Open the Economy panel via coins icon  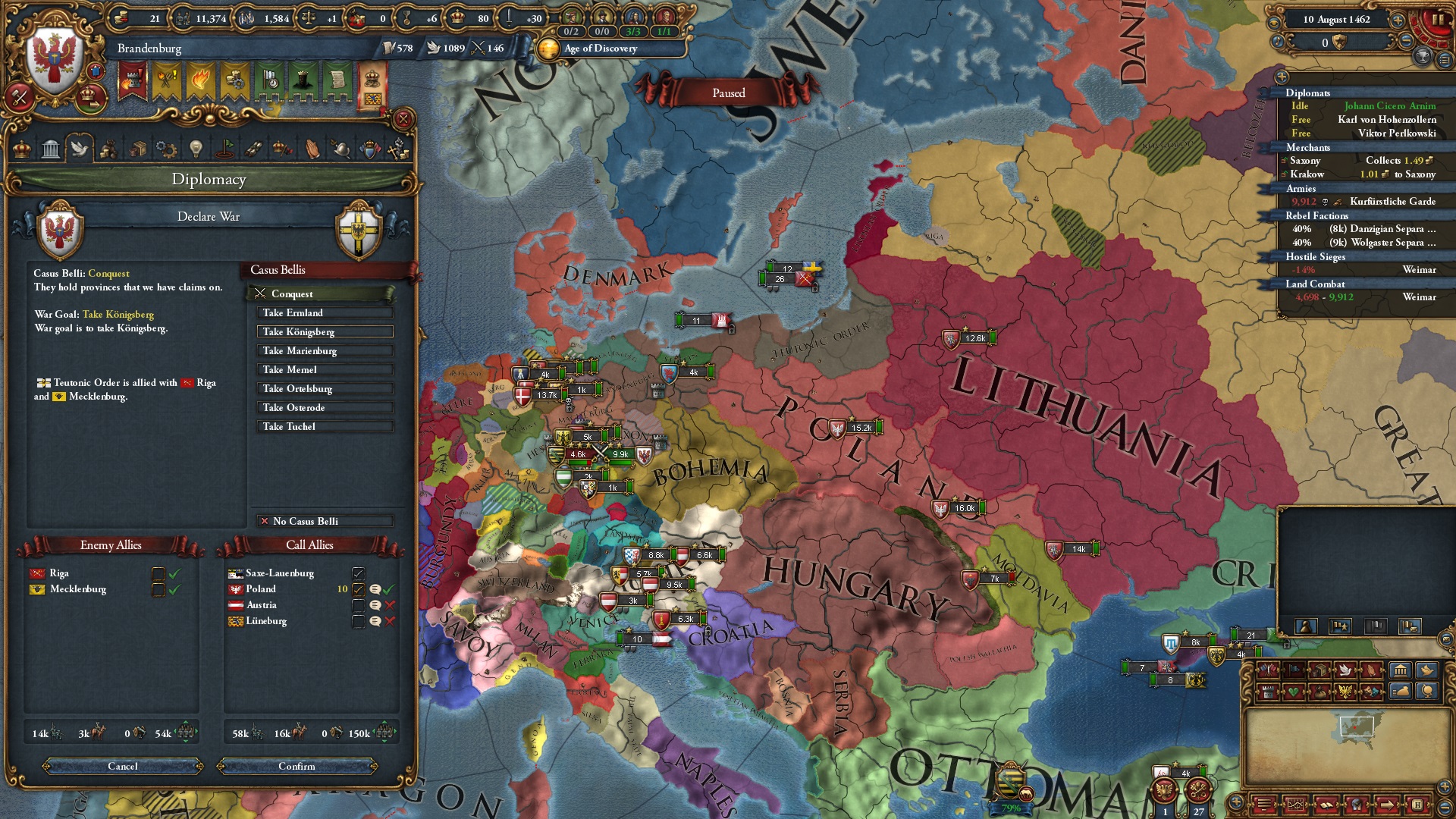pos(109,148)
